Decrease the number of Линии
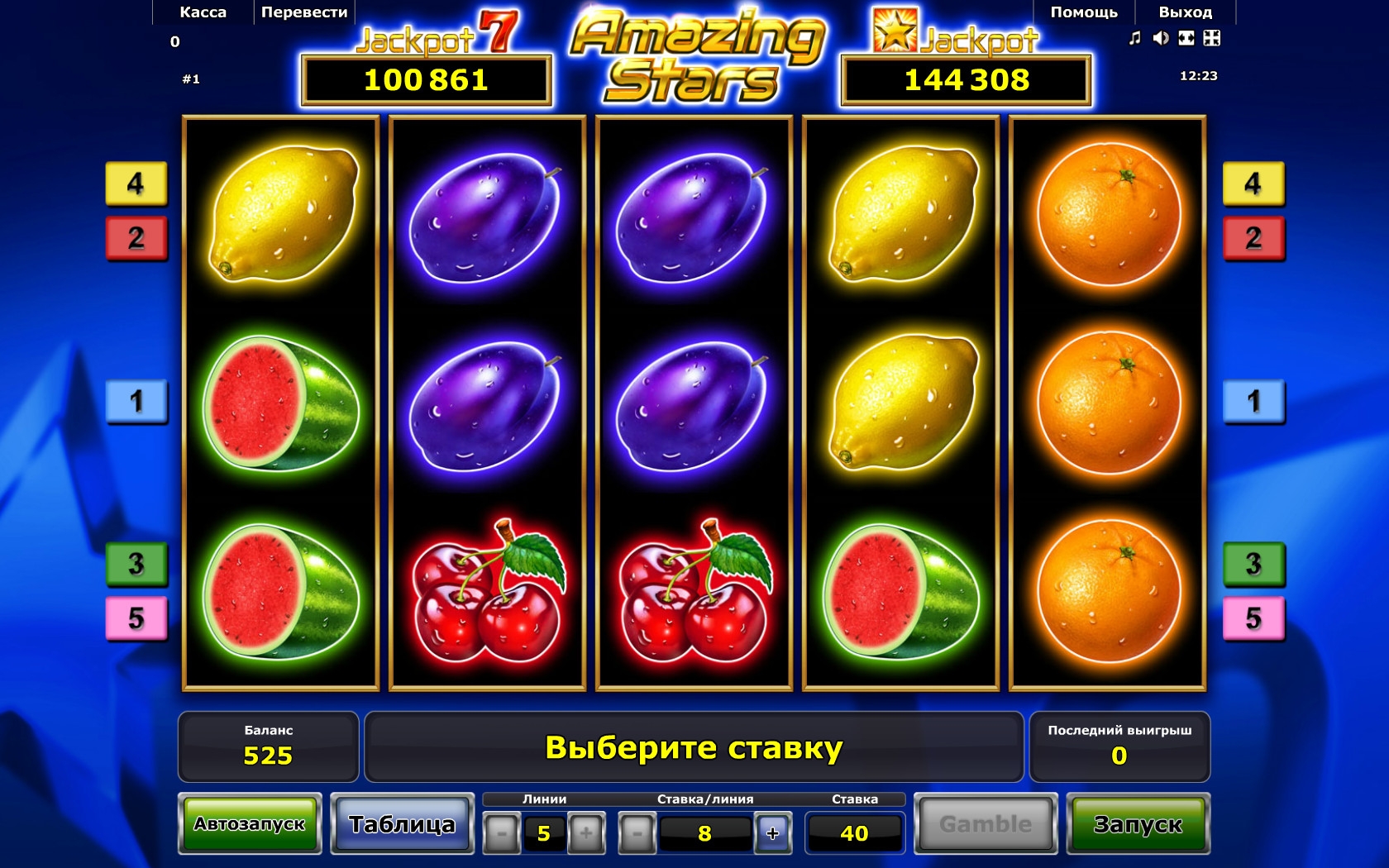1389x868 pixels. [x=501, y=833]
